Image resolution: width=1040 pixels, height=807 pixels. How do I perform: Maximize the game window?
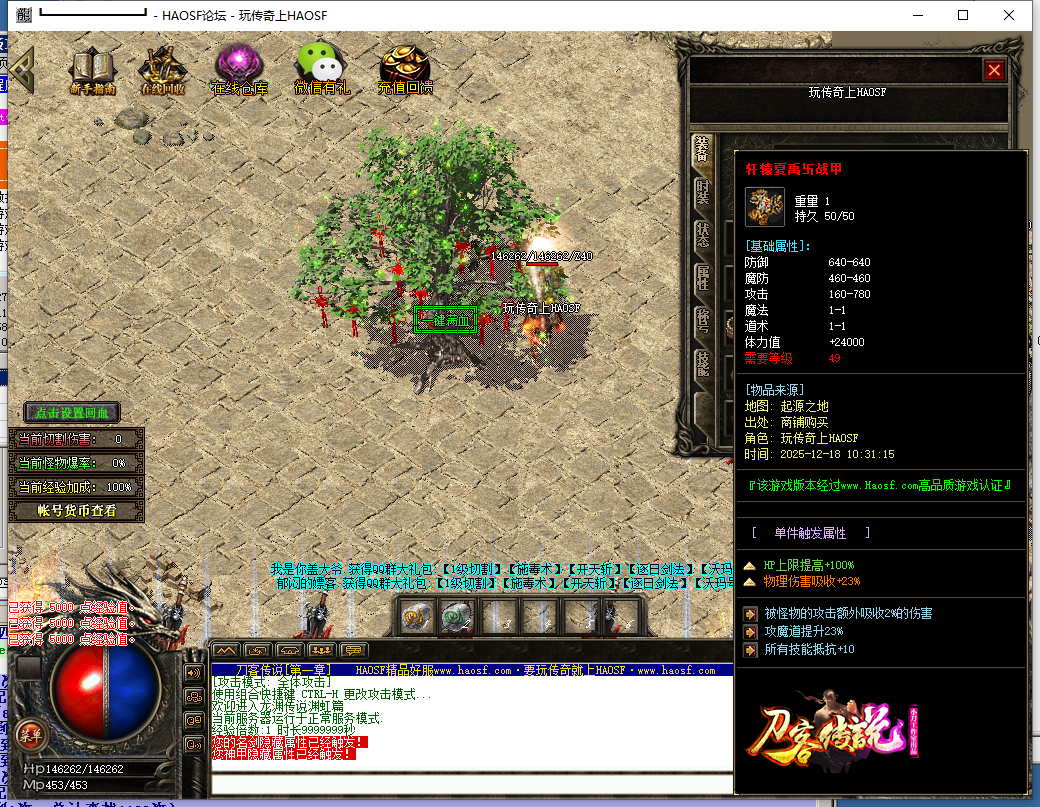963,15
